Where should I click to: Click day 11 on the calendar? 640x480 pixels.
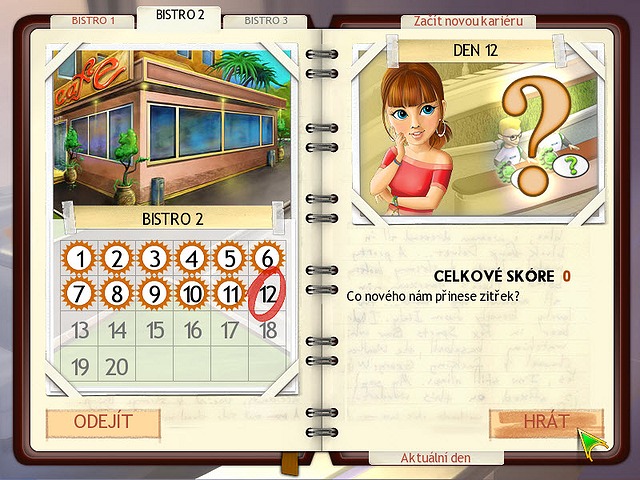click(x=229, y=295)
